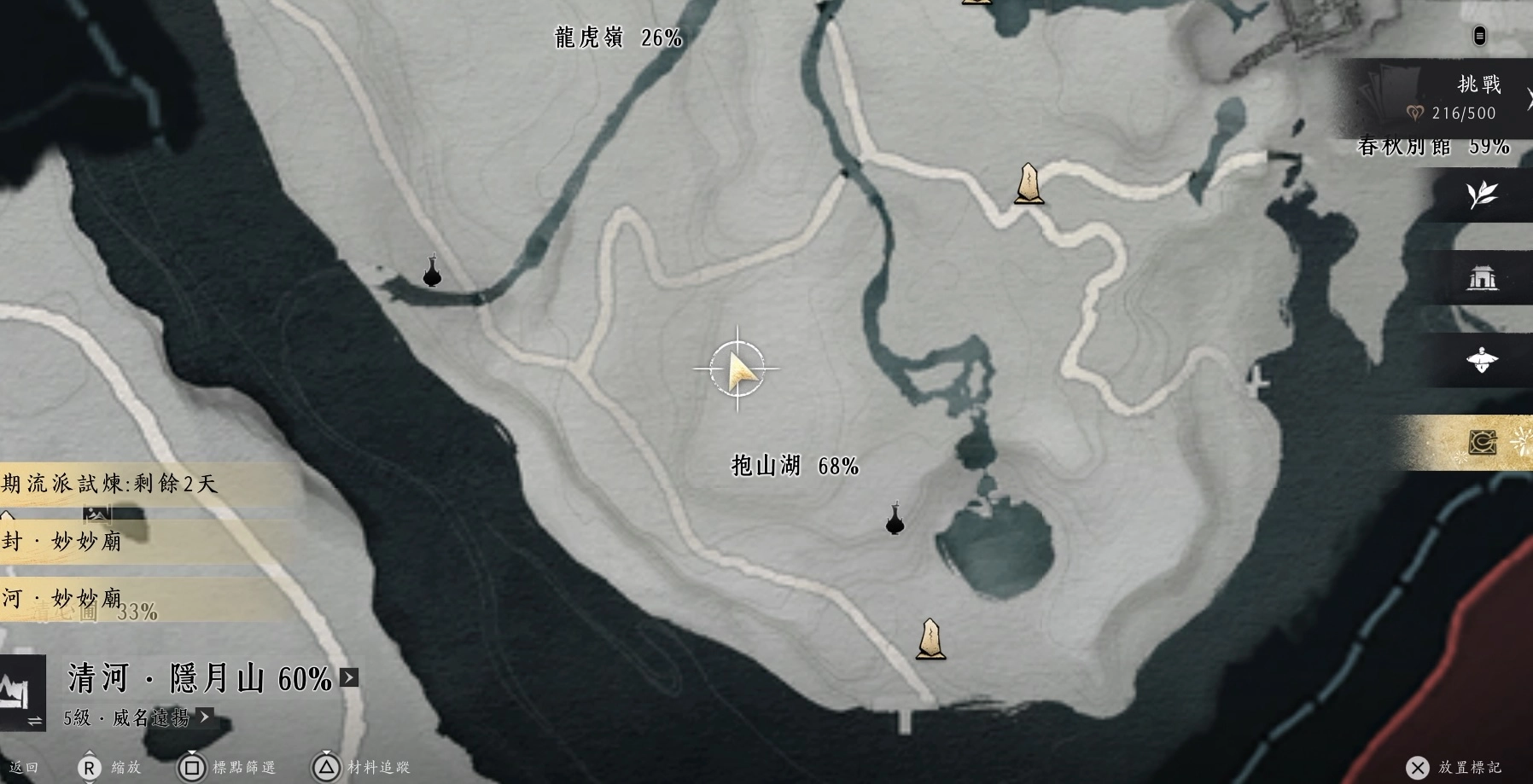1533x784 pixels.
Task: Click the gold shrine marker near the top road
Action: click(x=1029, y=183)
